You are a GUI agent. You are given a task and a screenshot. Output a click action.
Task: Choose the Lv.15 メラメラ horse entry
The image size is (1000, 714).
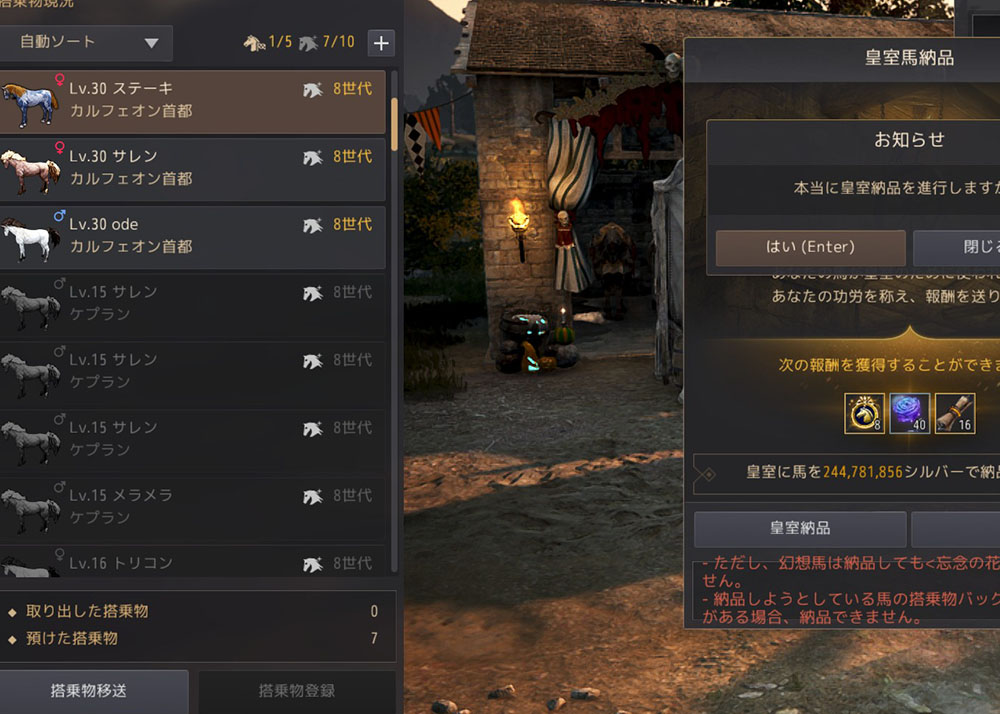tap(192, 507)
